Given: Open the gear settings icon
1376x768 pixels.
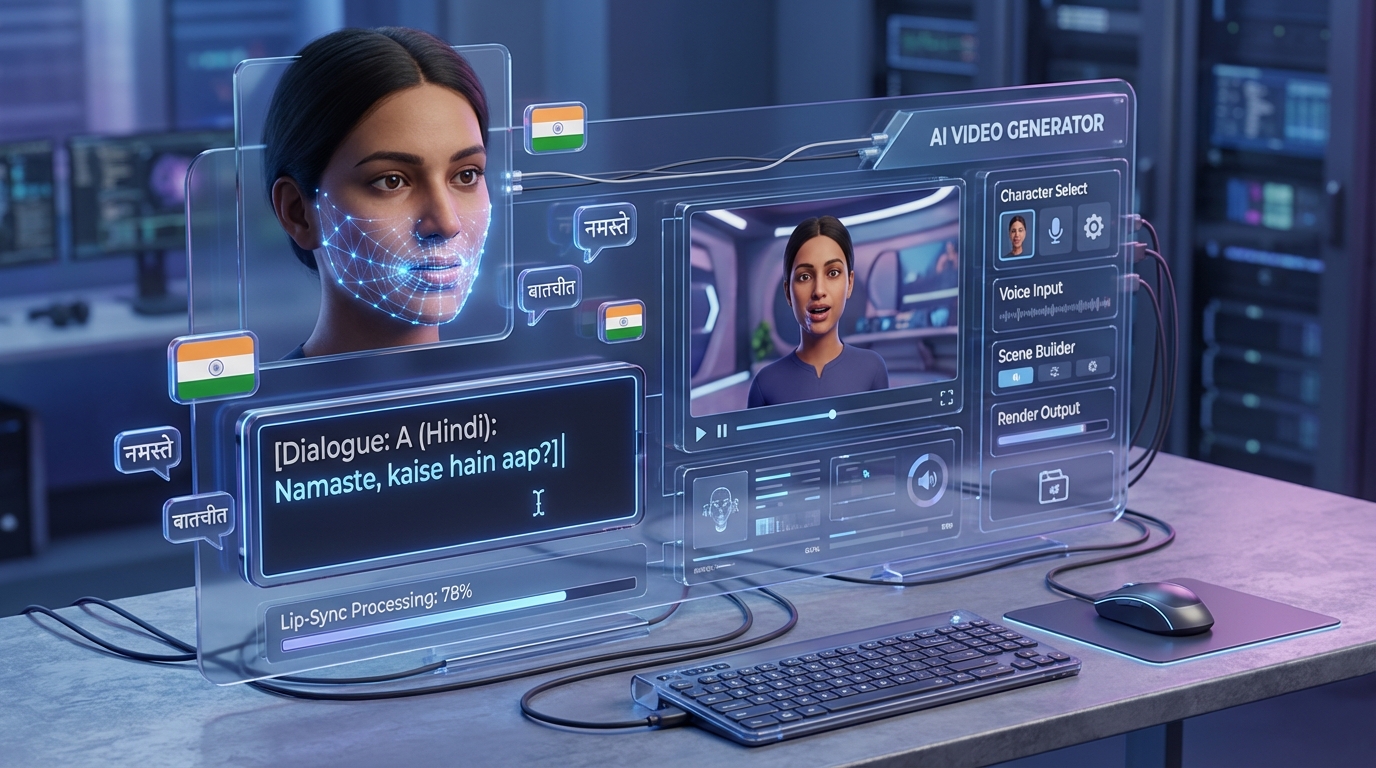Looking at the screenshot, I should pyautogui.click(x=1093, y=227).
